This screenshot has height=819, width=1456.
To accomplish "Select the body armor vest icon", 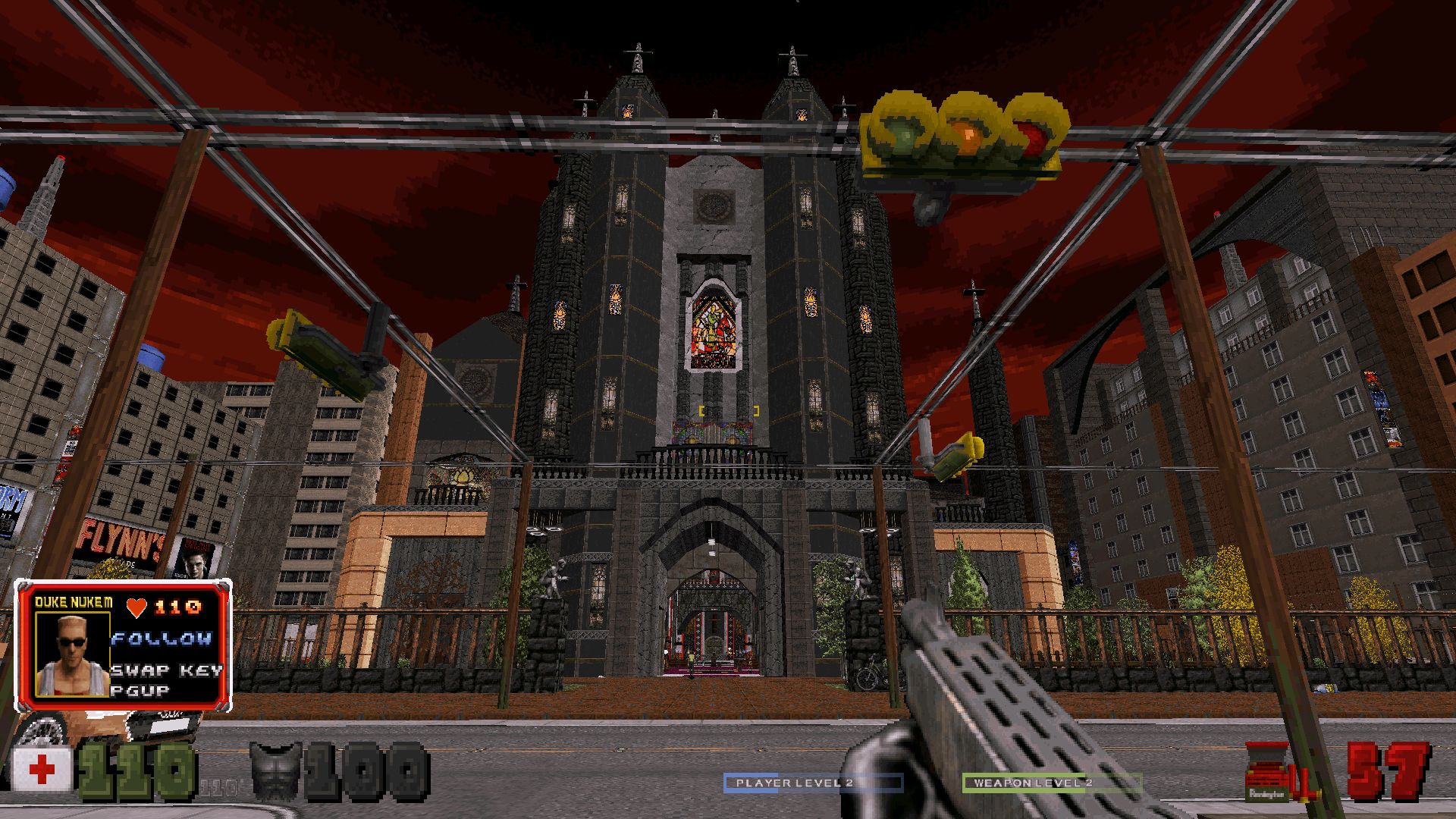I will tap(278, 770).
